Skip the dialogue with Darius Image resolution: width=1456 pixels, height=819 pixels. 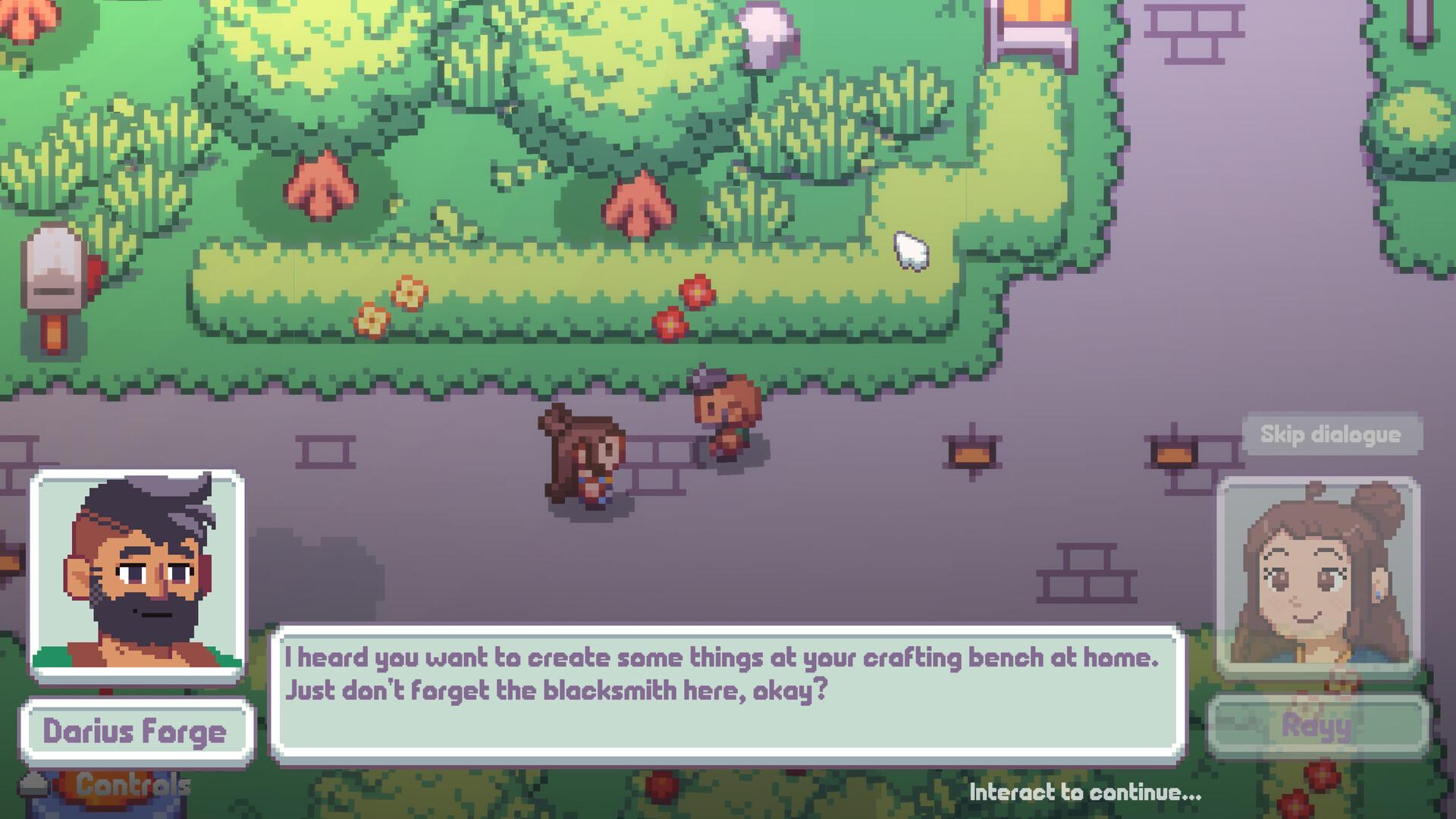tap(1330, 435)
